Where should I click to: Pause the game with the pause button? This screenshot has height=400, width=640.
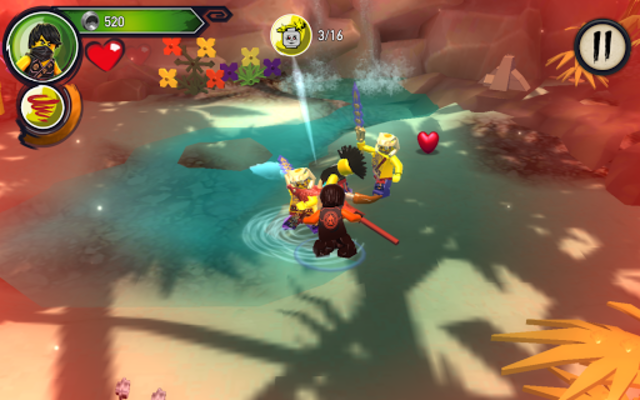603,47
